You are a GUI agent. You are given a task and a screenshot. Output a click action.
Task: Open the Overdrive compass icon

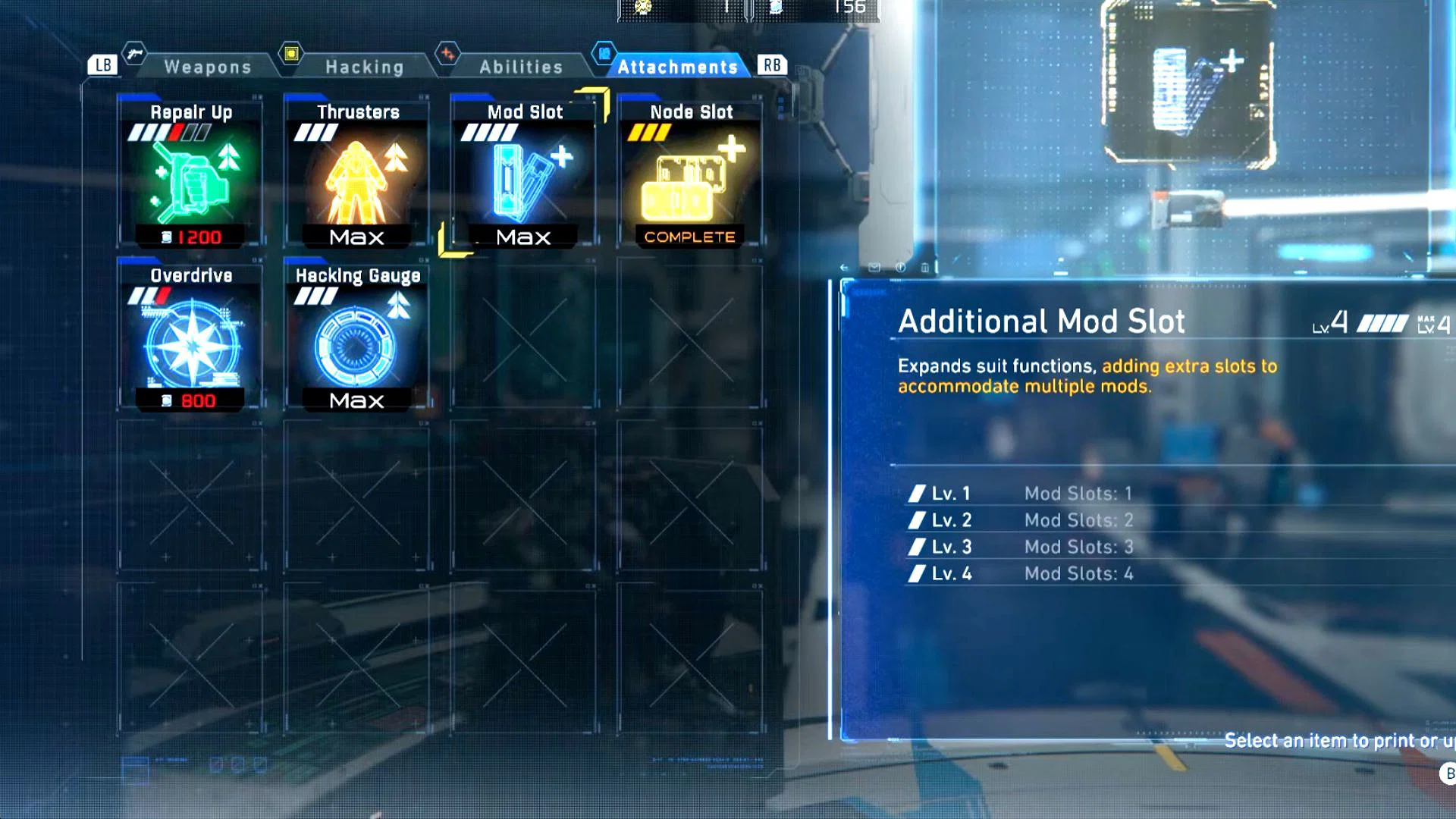pos(190,341)
